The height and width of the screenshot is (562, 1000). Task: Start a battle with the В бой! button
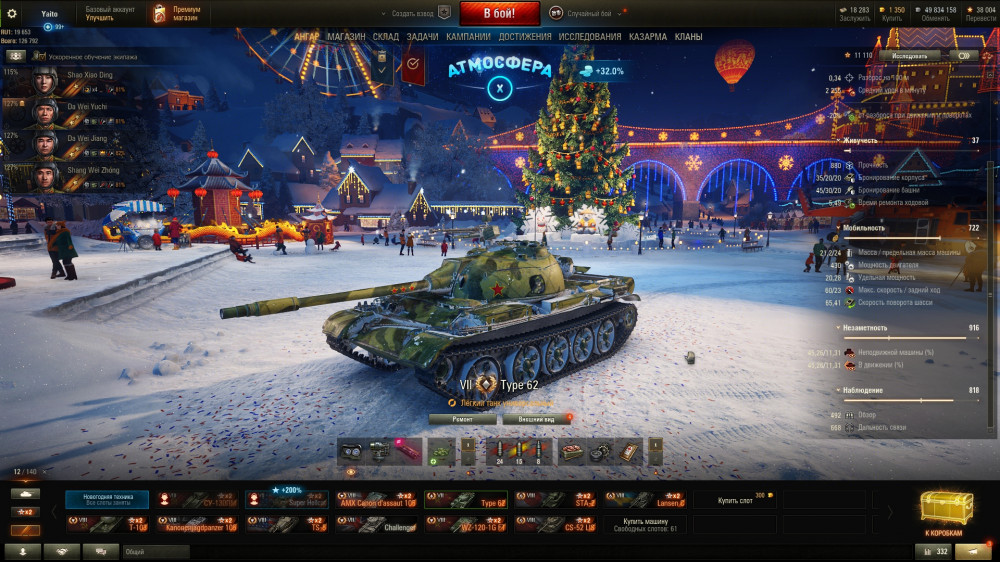499,13
